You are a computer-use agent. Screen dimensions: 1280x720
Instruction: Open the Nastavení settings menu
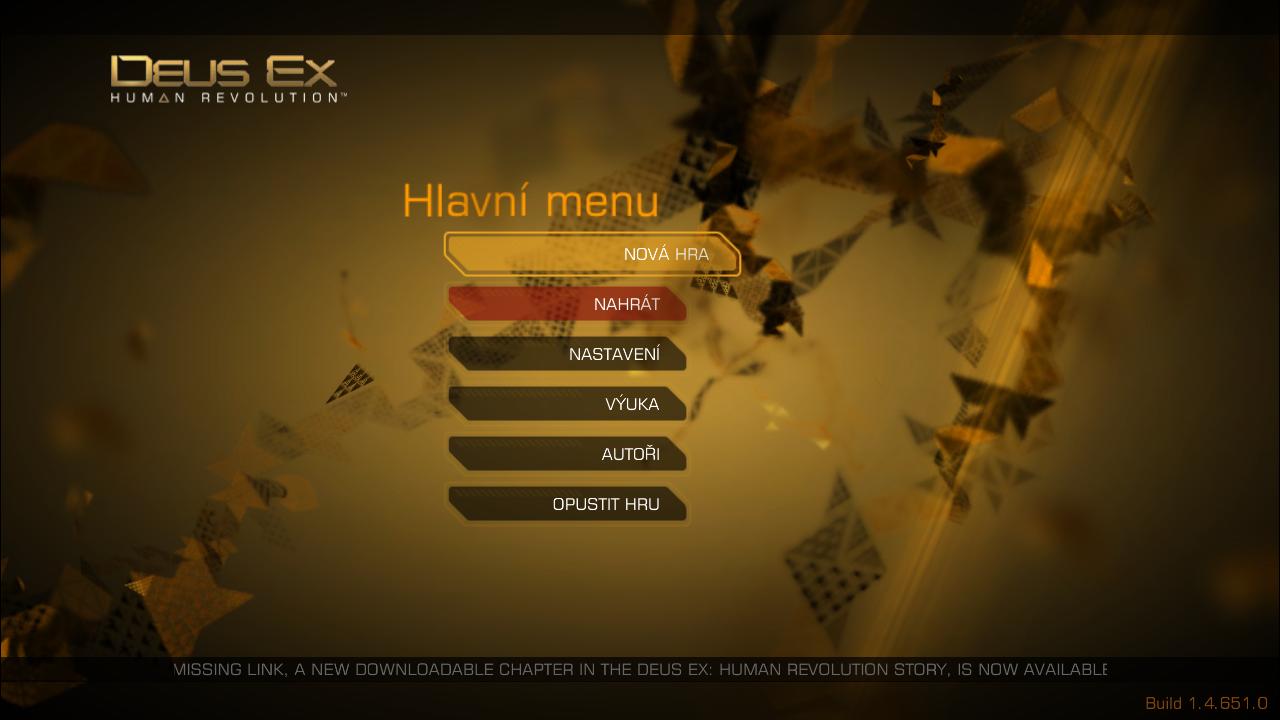(x=567, y=354)
